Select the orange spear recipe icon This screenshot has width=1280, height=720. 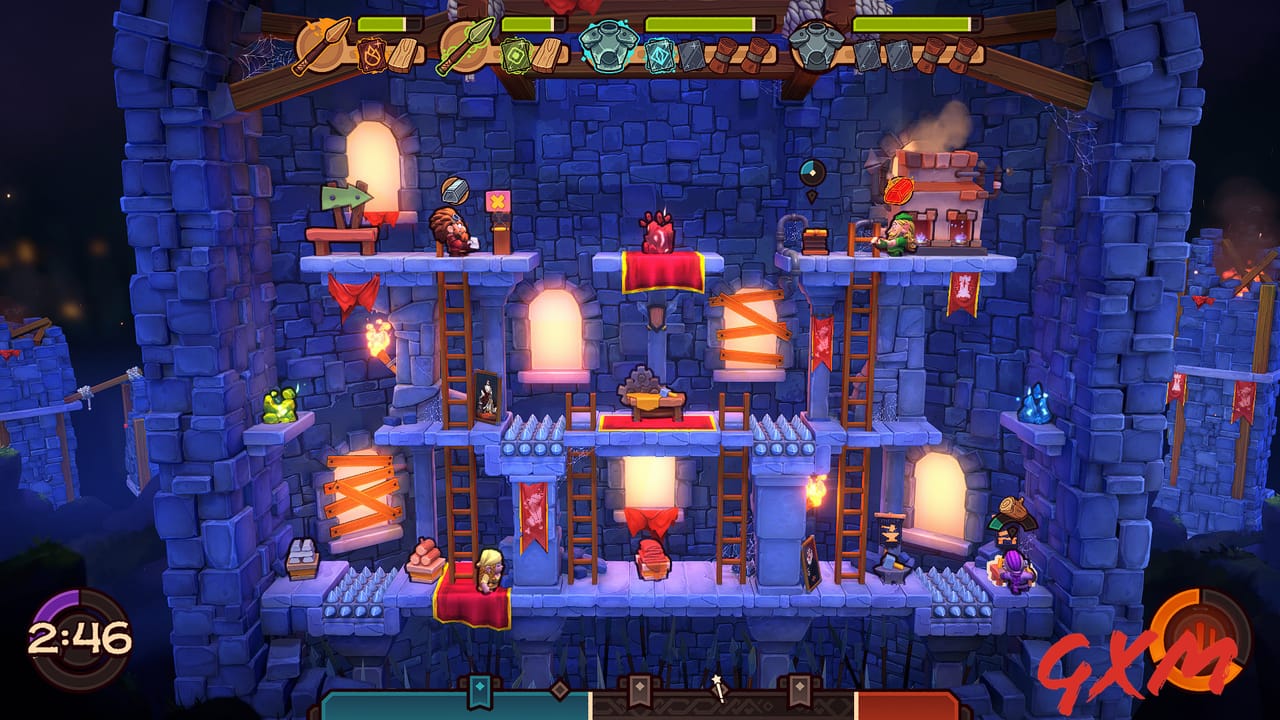point(324,46)
